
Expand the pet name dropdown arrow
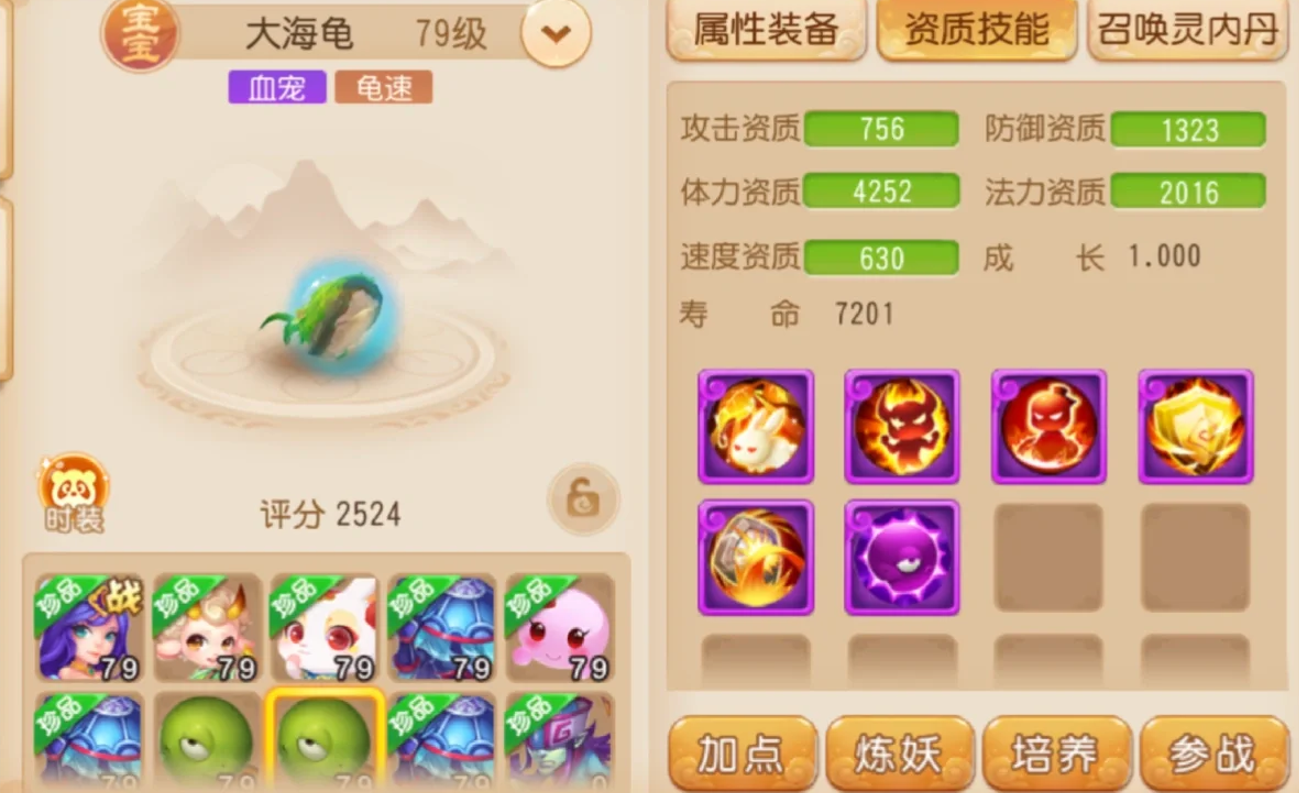pyautogui.click(x=556, y=33)
